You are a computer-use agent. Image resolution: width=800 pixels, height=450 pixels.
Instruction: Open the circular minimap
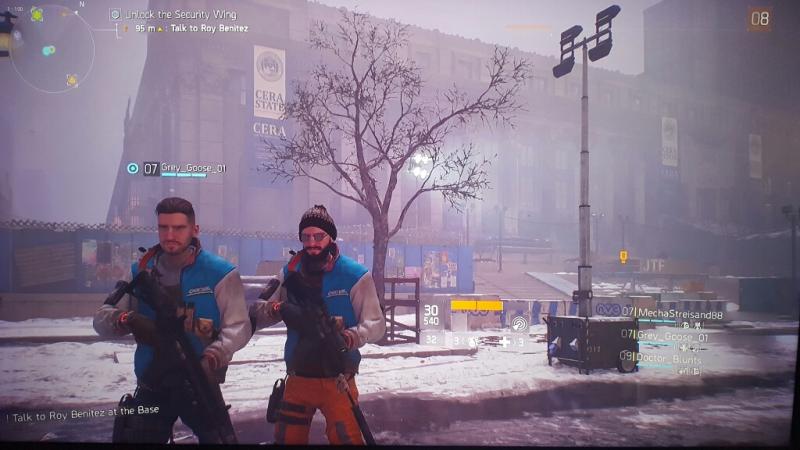[x=52, y=48]
